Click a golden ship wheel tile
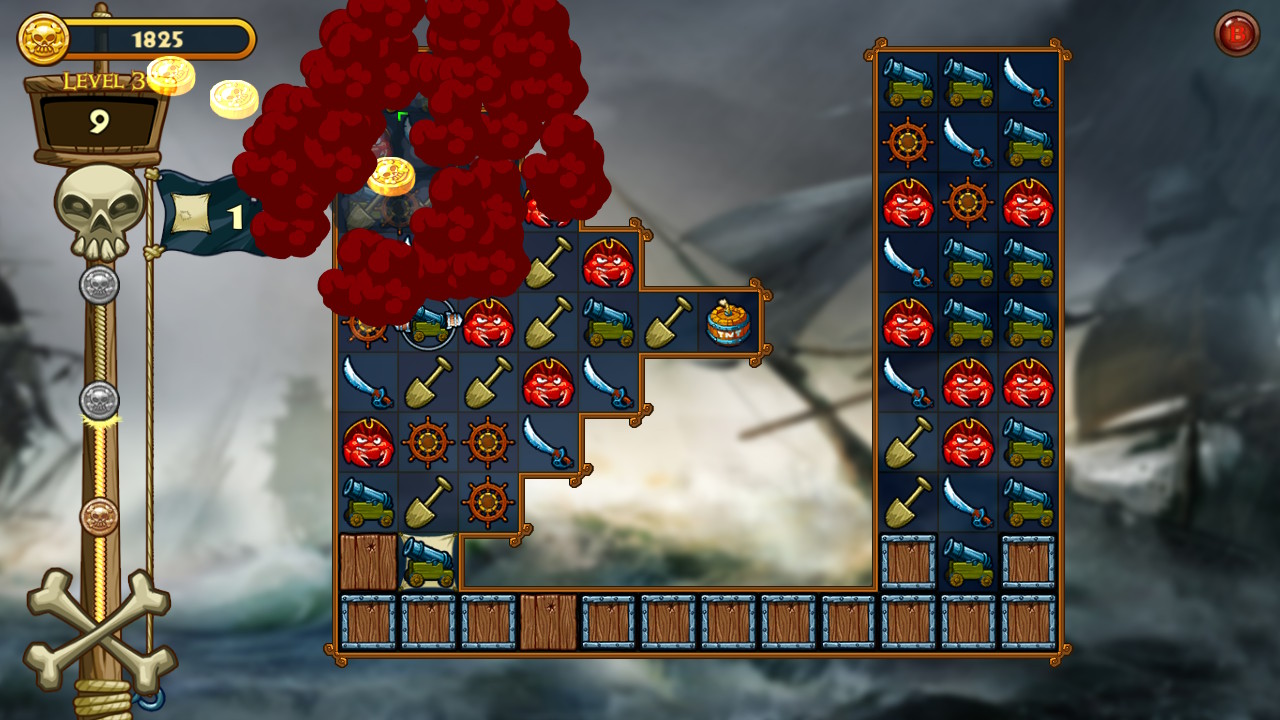Viewport: 1280px width, 720px height. click(x=428, y=439)
